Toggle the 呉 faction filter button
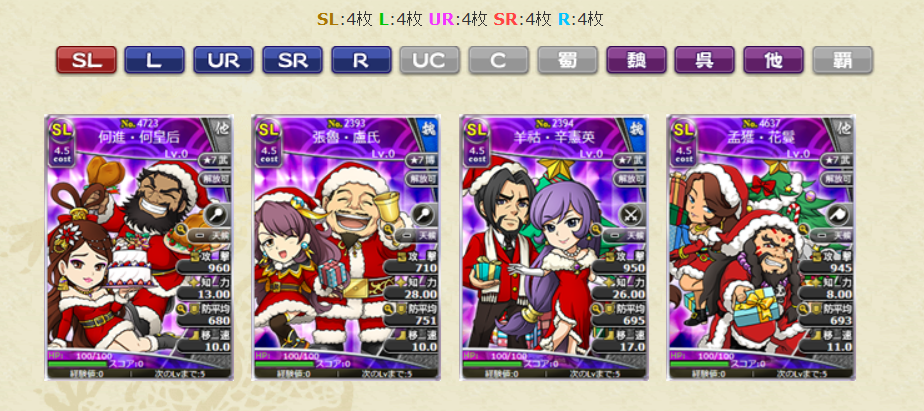The width and height of the screenshot is (924, 411). [x=705, y=60]
